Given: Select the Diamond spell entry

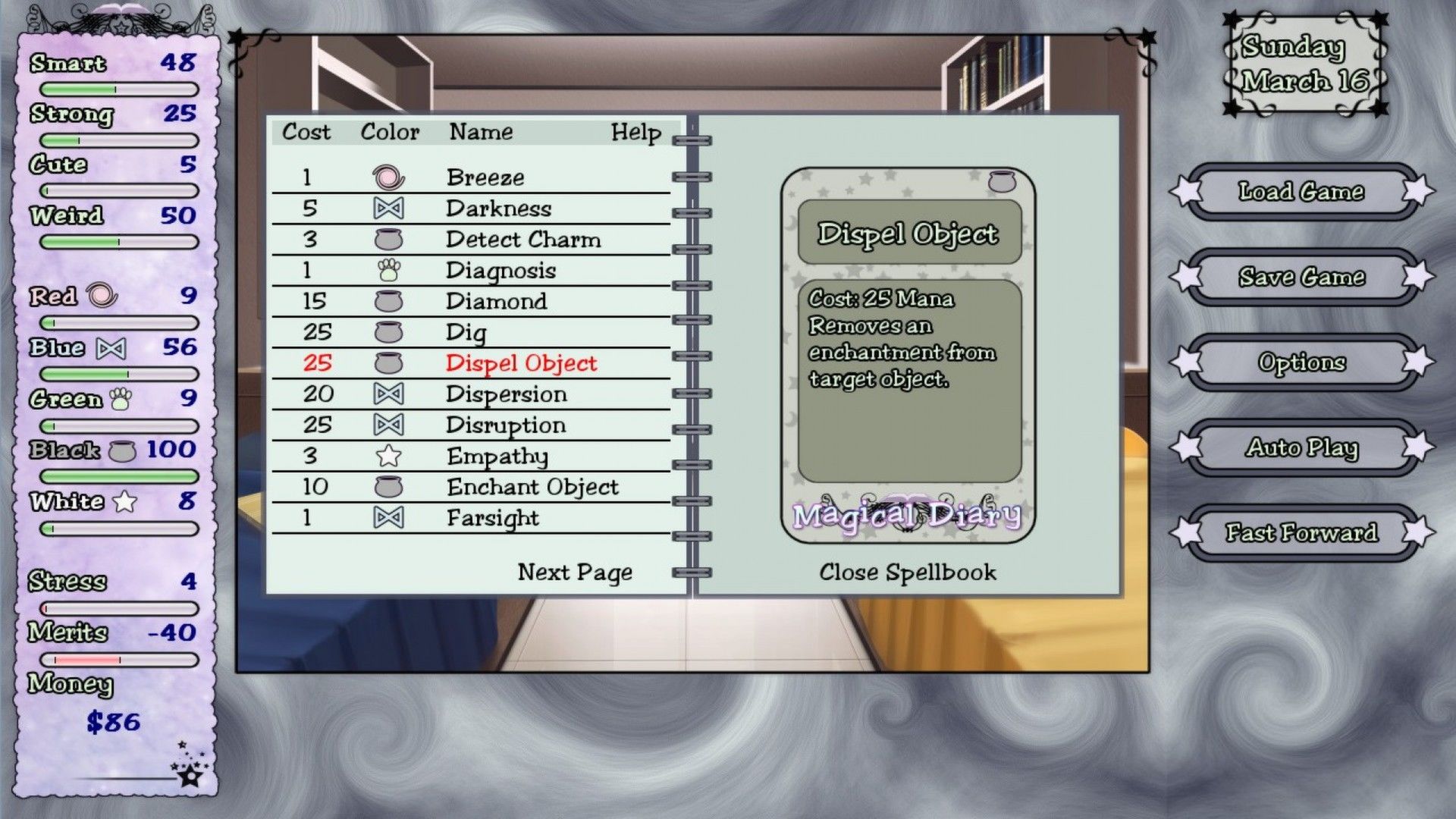Looking at the screenshot, I should 496,302.
